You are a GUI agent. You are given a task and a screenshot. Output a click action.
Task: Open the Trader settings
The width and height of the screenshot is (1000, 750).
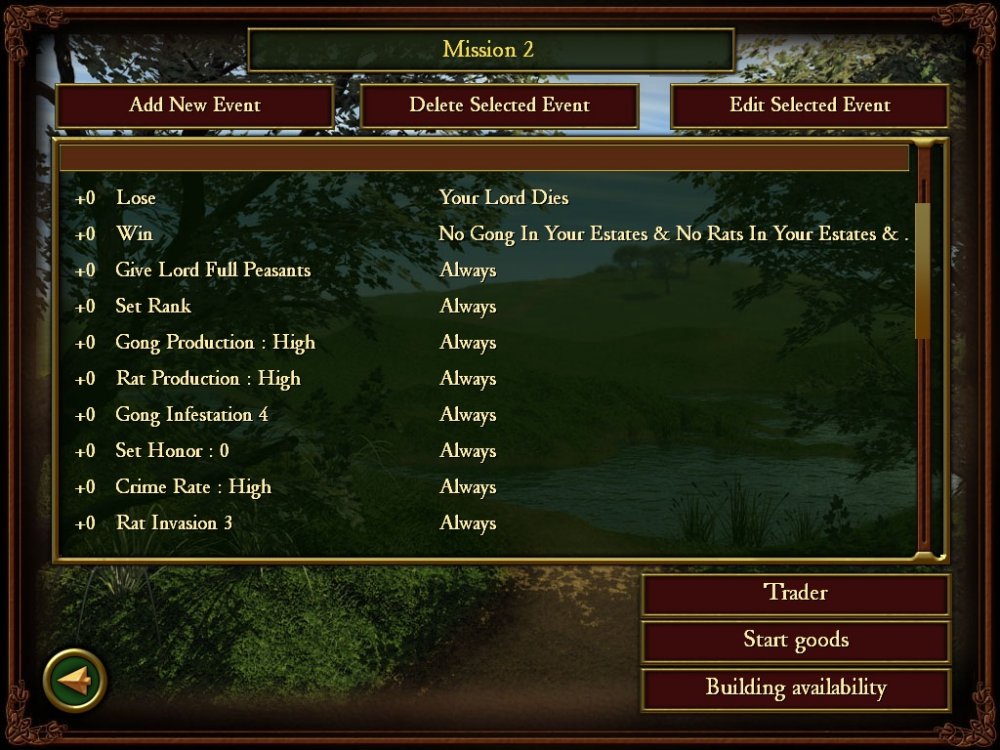(795, 593)
